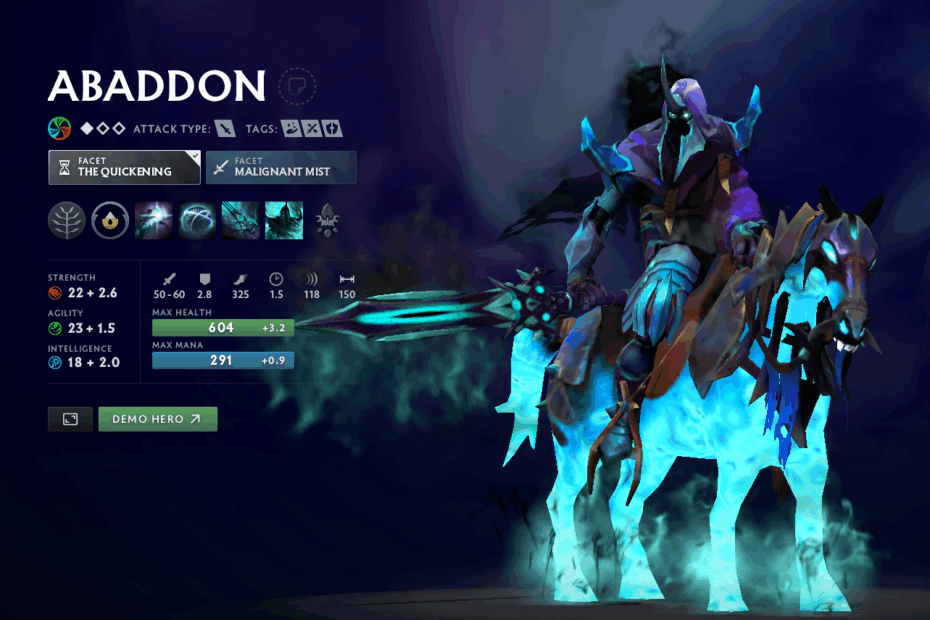Screen dimensions: 930x620
Task: View the innate ability droplet icon
Action: pyautogui.click(x=110, y=220)
